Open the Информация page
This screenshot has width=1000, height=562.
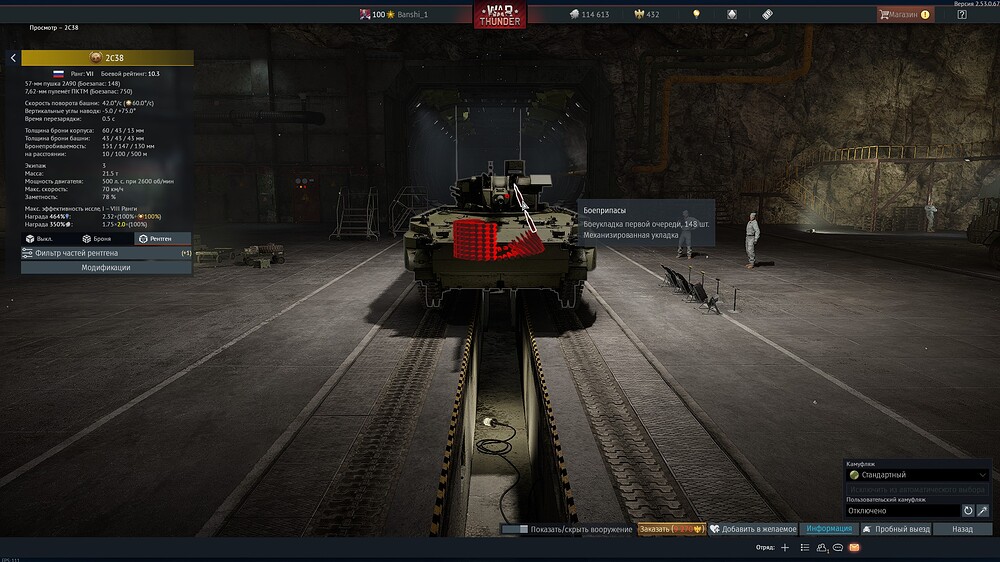[828, 529]
